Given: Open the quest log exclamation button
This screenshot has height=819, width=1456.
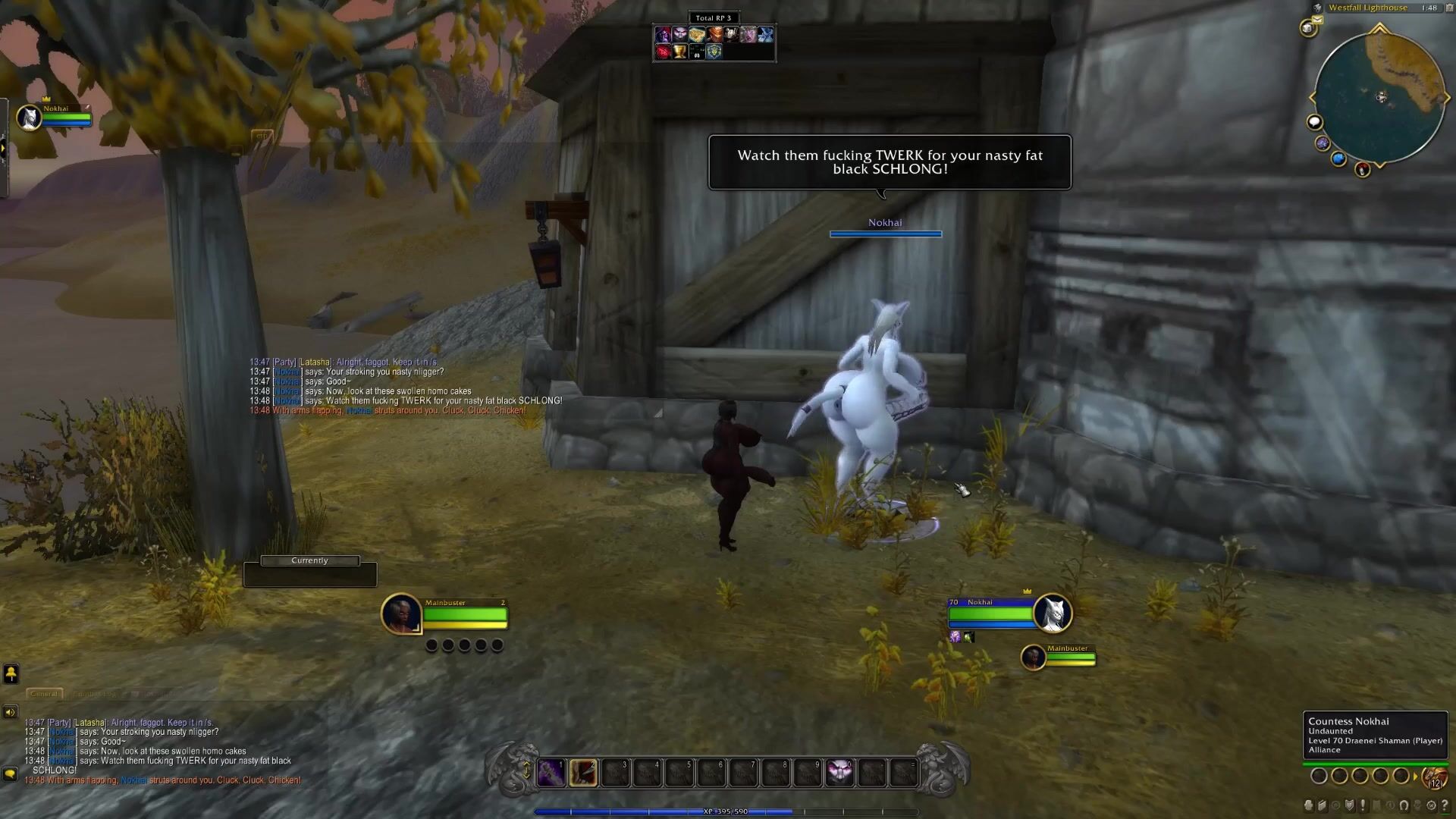Looking at the screenshot, I should point(1363,805).
